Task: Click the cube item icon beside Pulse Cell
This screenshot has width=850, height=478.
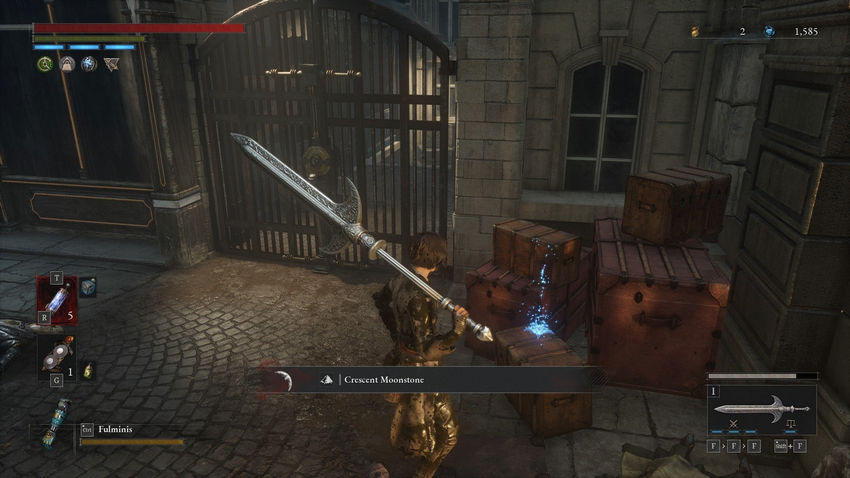Action: coord(88,287)
